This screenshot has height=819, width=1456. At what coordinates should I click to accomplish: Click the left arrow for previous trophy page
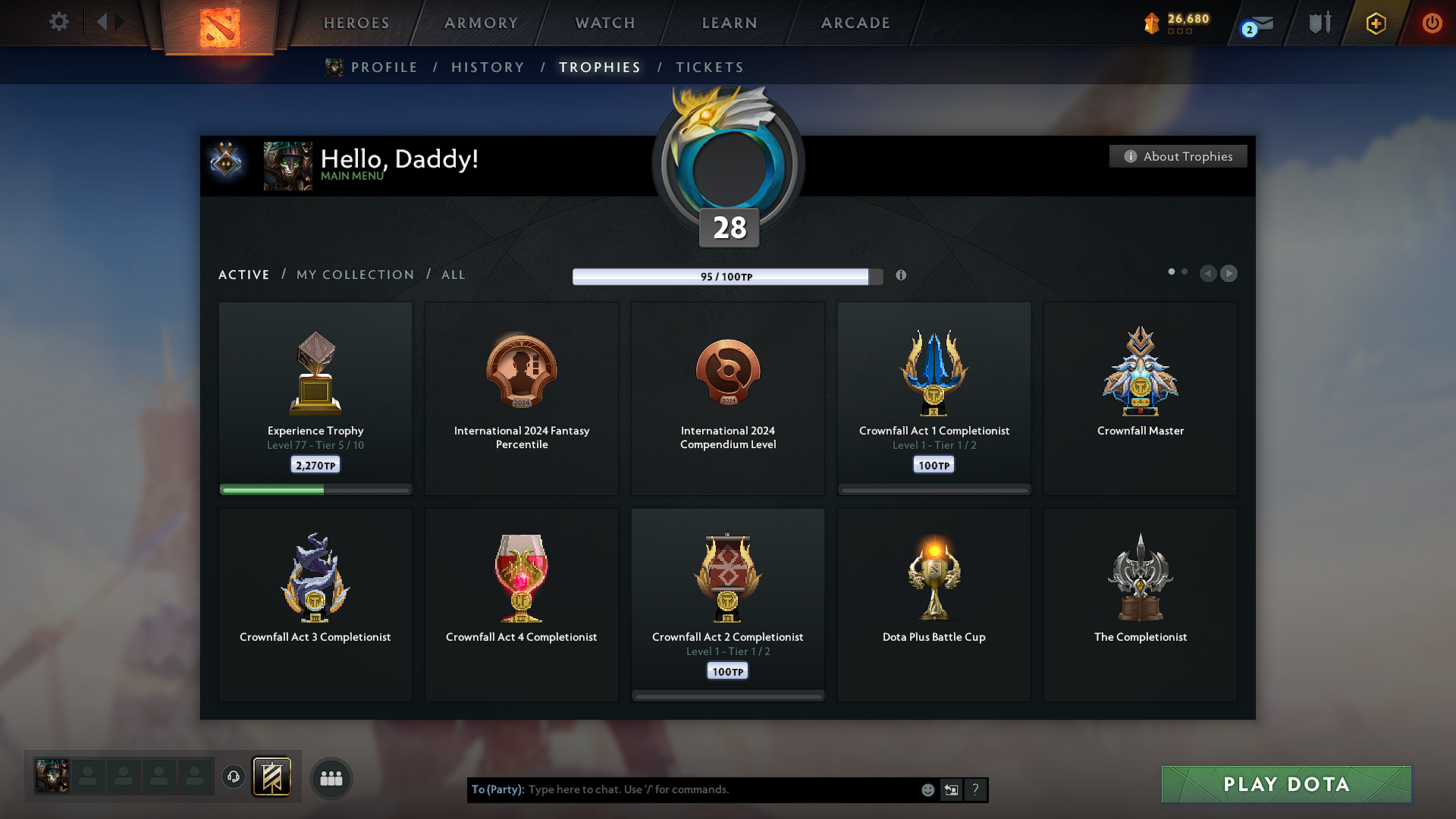click(x=1208, y=274)
